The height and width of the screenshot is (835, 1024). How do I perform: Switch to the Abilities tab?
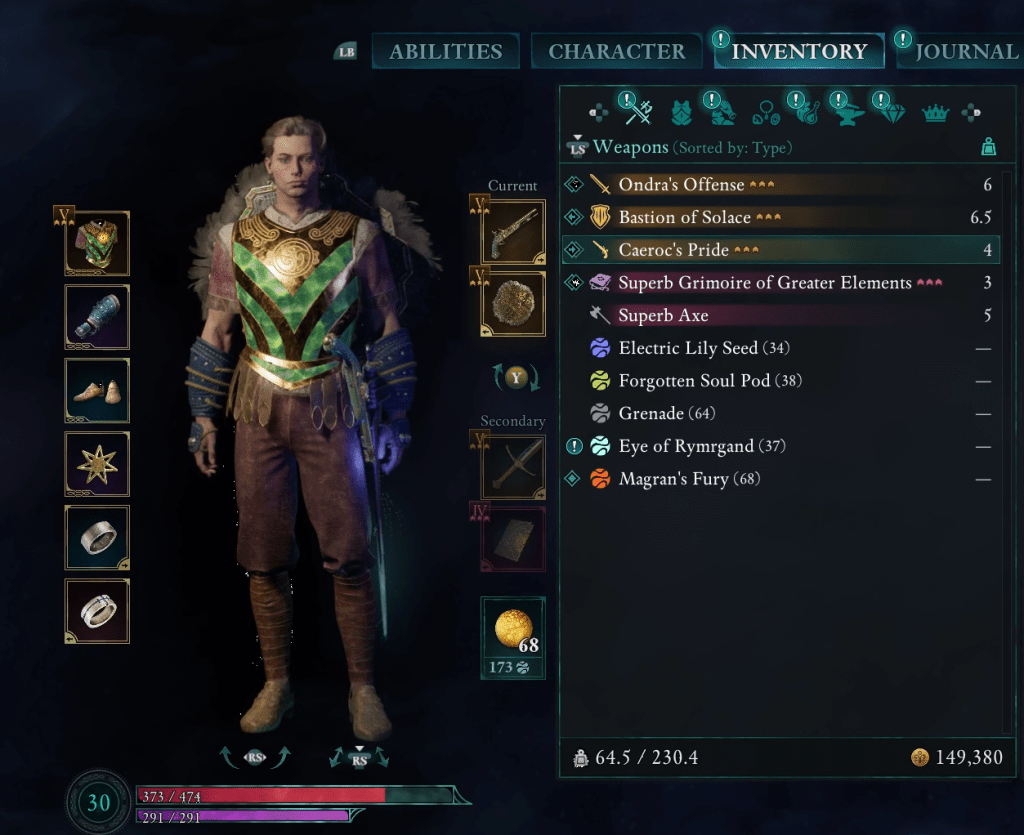pos(445,51)
